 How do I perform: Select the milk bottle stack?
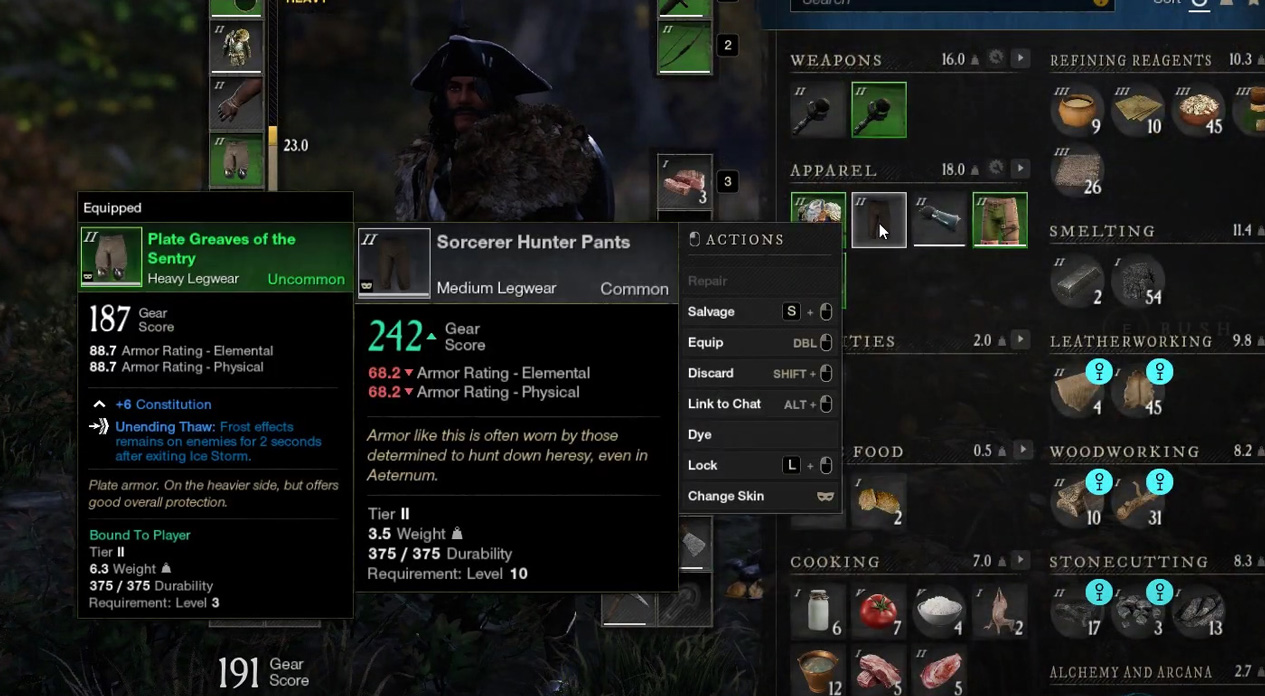pyautogui.click(x=819, y=610)
